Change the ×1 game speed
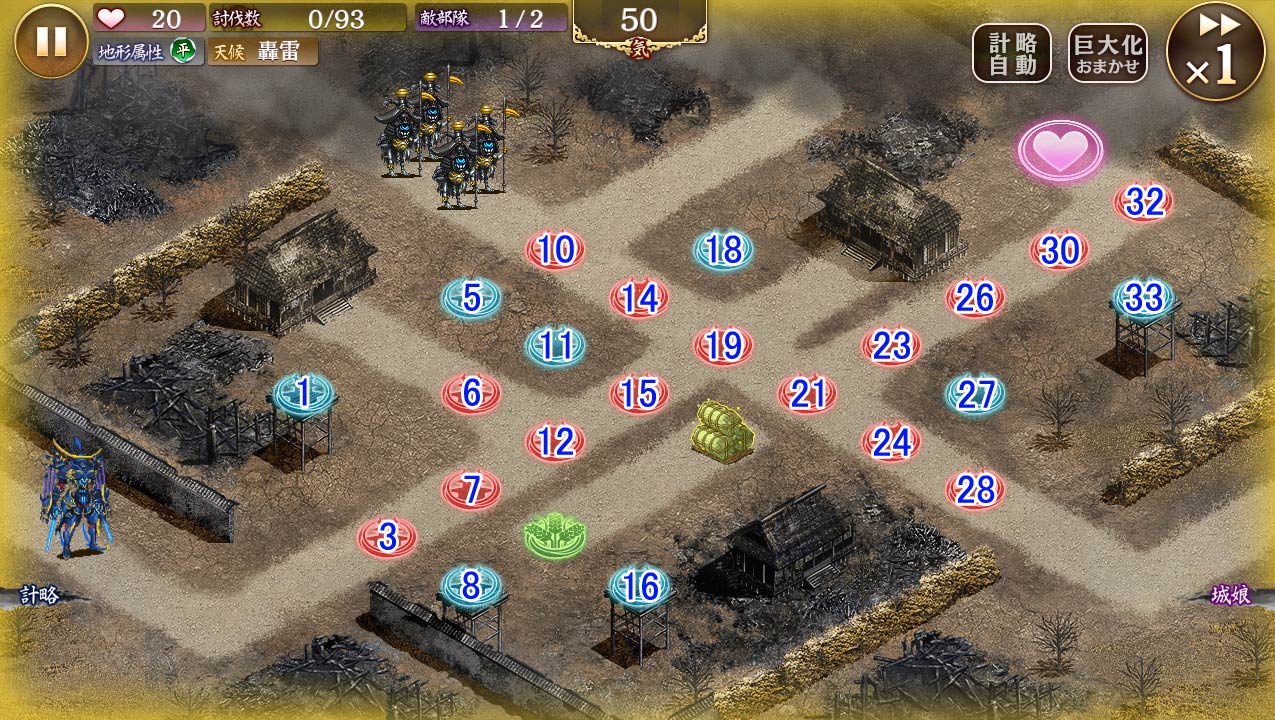 (1215, 51)
